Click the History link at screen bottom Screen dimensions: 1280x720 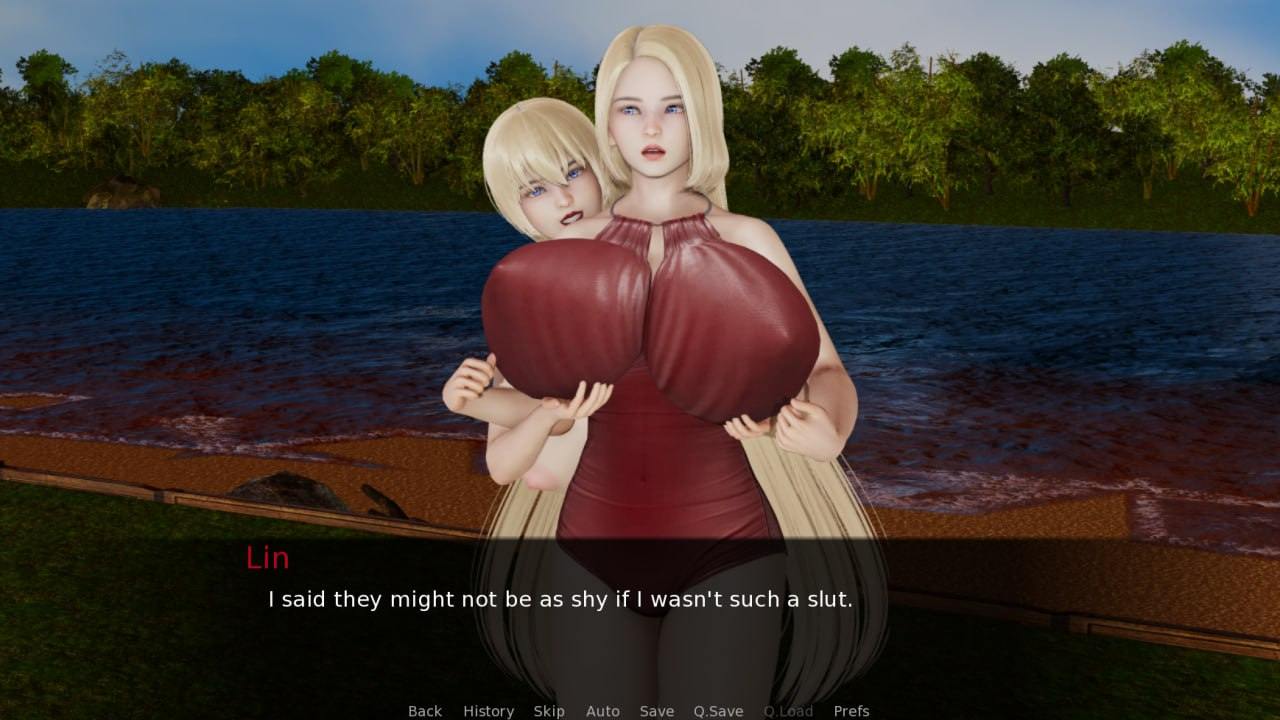[x=487, y=710]
